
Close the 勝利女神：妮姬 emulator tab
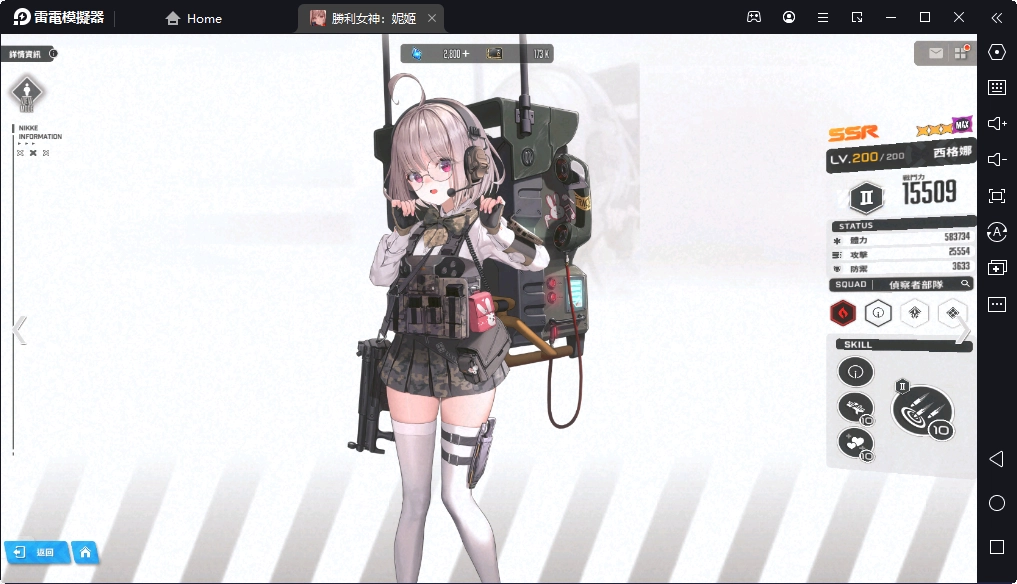pyautogui.click(x=431, y=18)
